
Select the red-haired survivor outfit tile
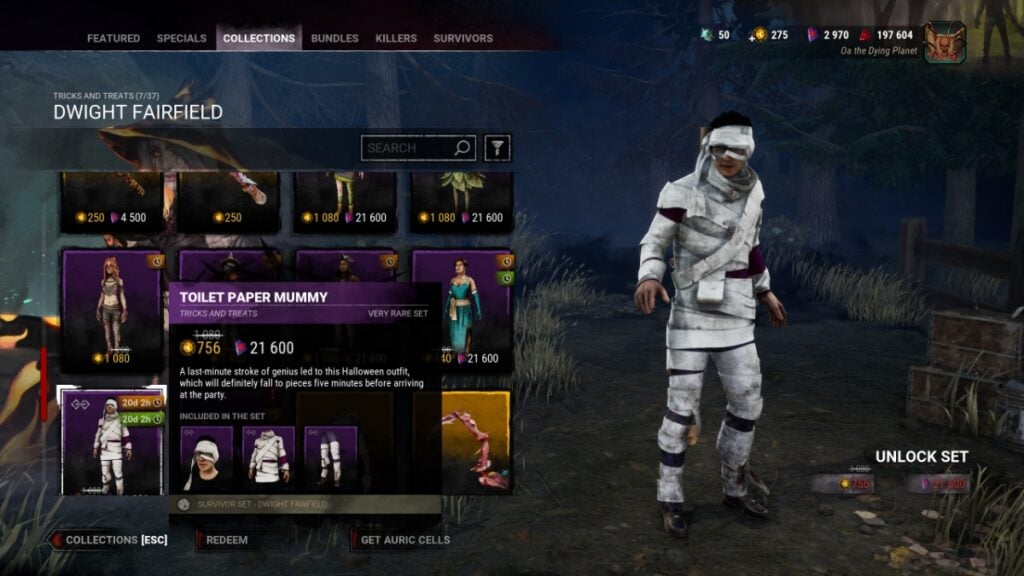pyautogui.click(x=112, y=310)
